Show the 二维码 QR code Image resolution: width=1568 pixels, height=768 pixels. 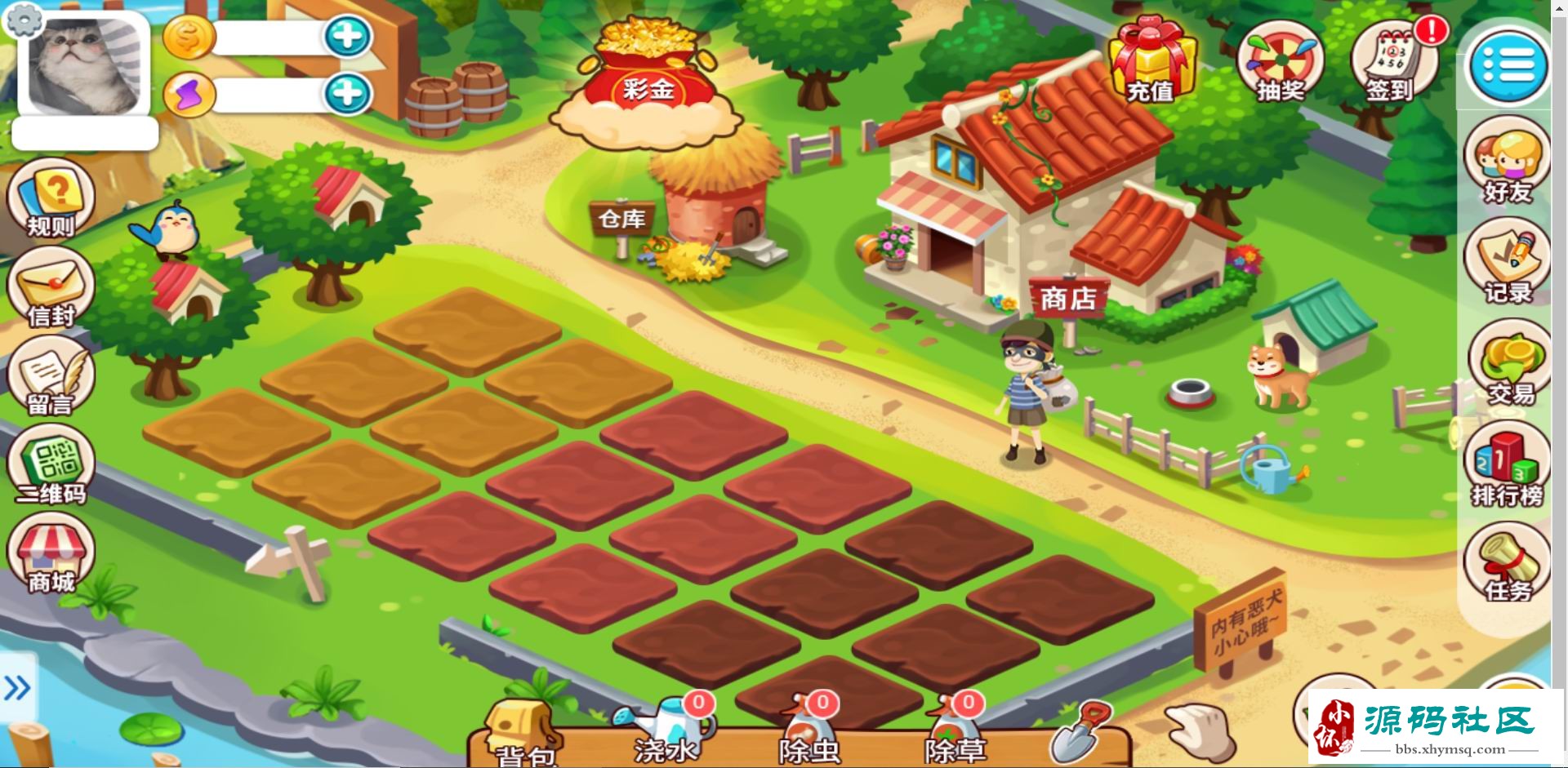(x=51, y=467)
